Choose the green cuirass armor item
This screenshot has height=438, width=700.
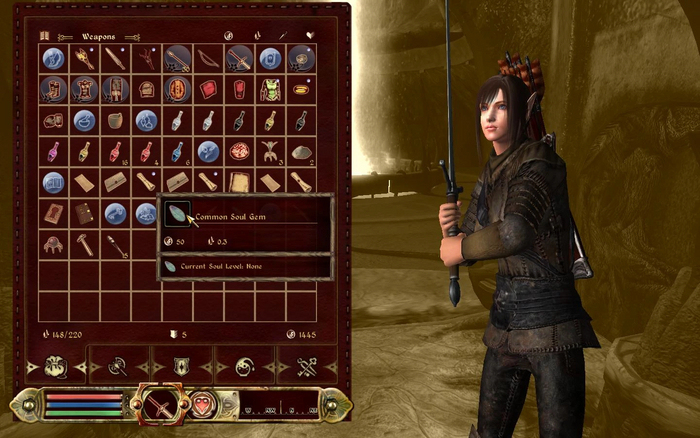[x=270, y=90]
